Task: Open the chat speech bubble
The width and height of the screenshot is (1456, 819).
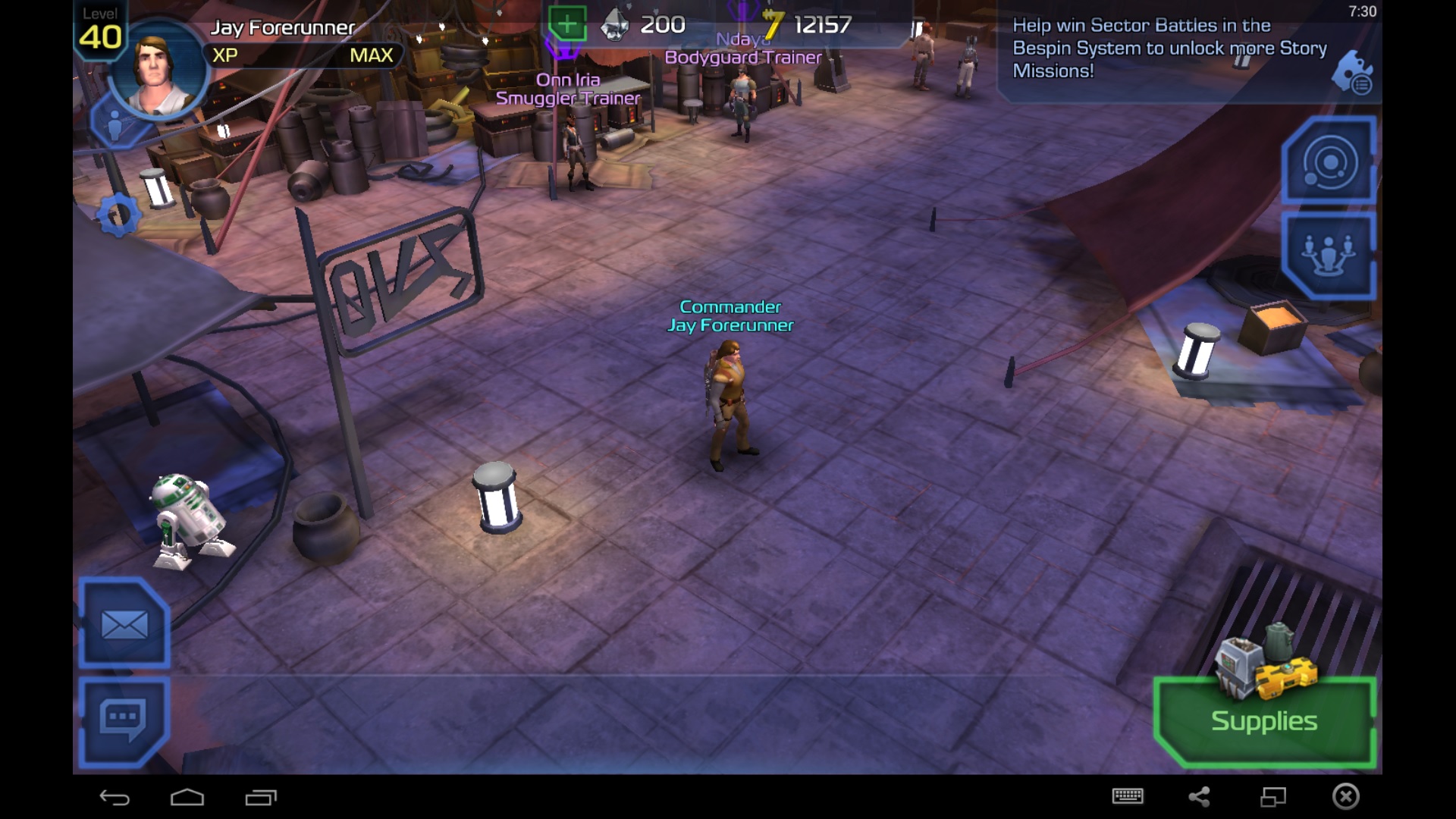Action: tap(123, 719)
